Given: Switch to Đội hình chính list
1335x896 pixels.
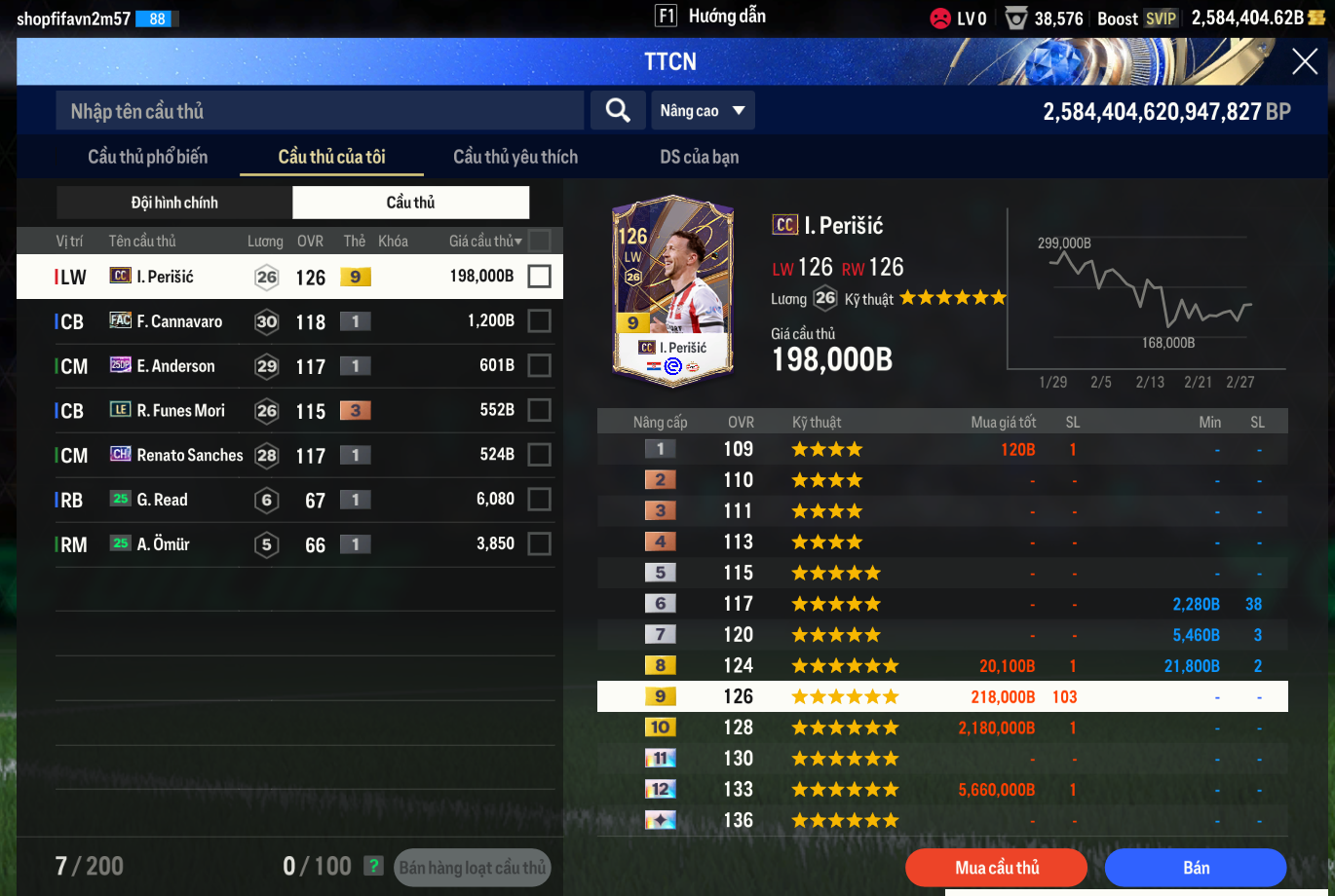Looking at the screenshot, I should pos(174,203).
